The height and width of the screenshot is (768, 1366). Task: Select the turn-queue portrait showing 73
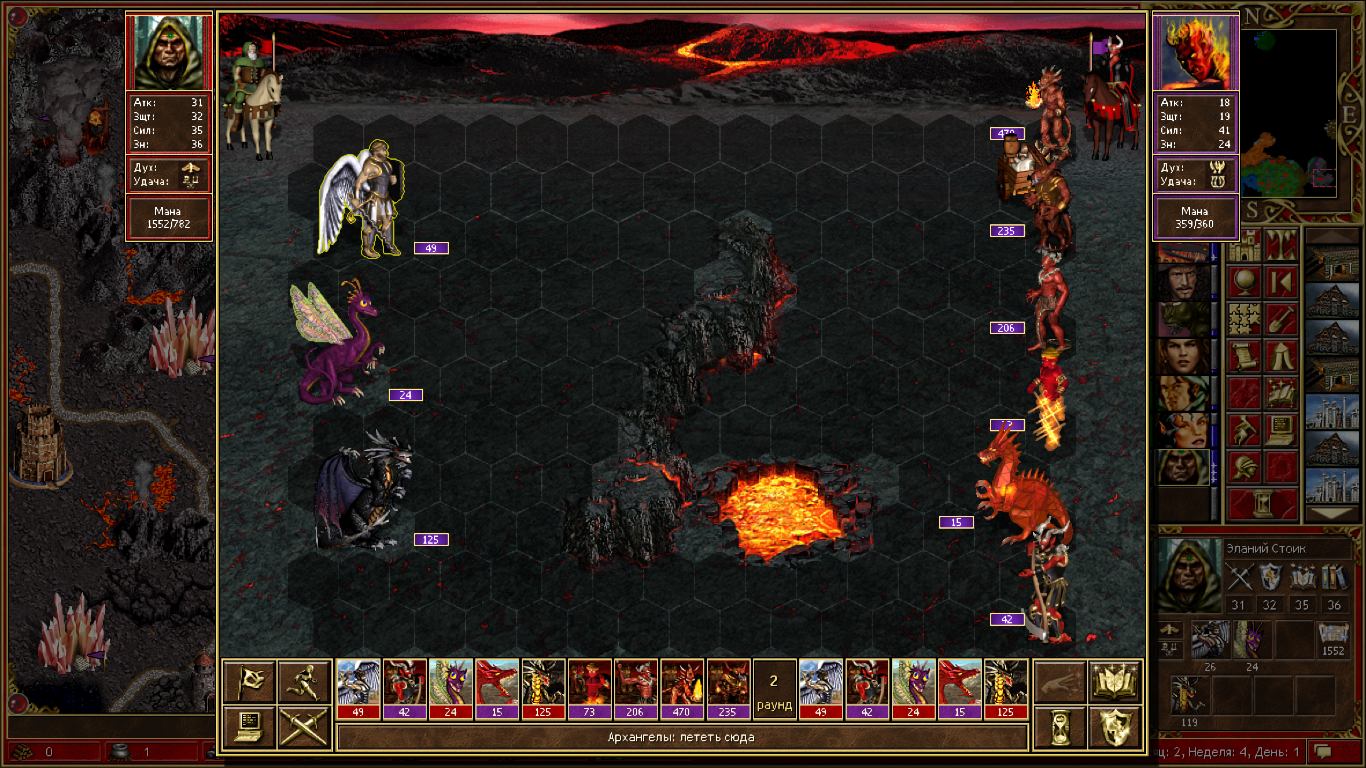click(x=589, y=688)
